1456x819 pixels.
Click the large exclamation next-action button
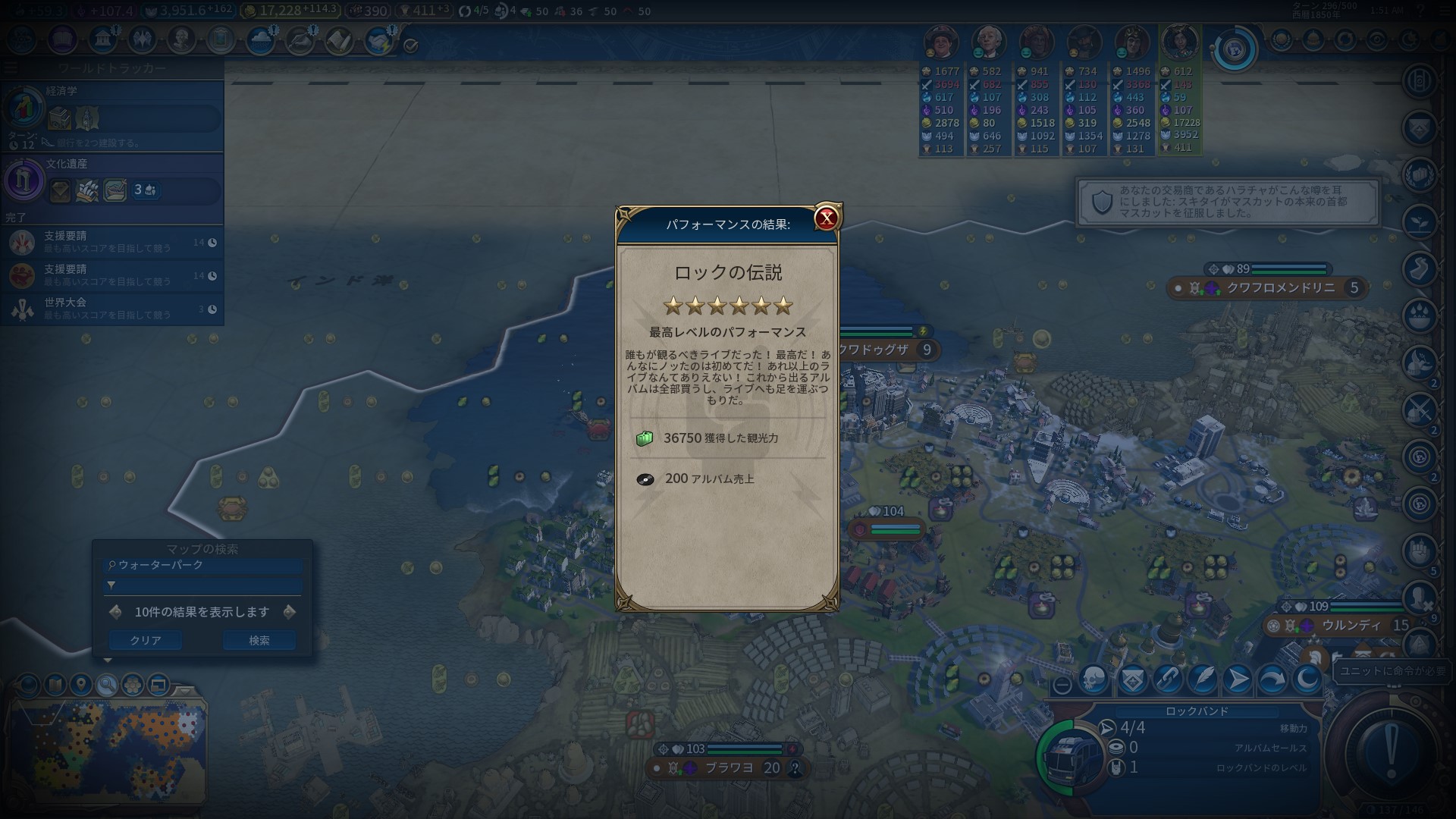coord(1390,752)
